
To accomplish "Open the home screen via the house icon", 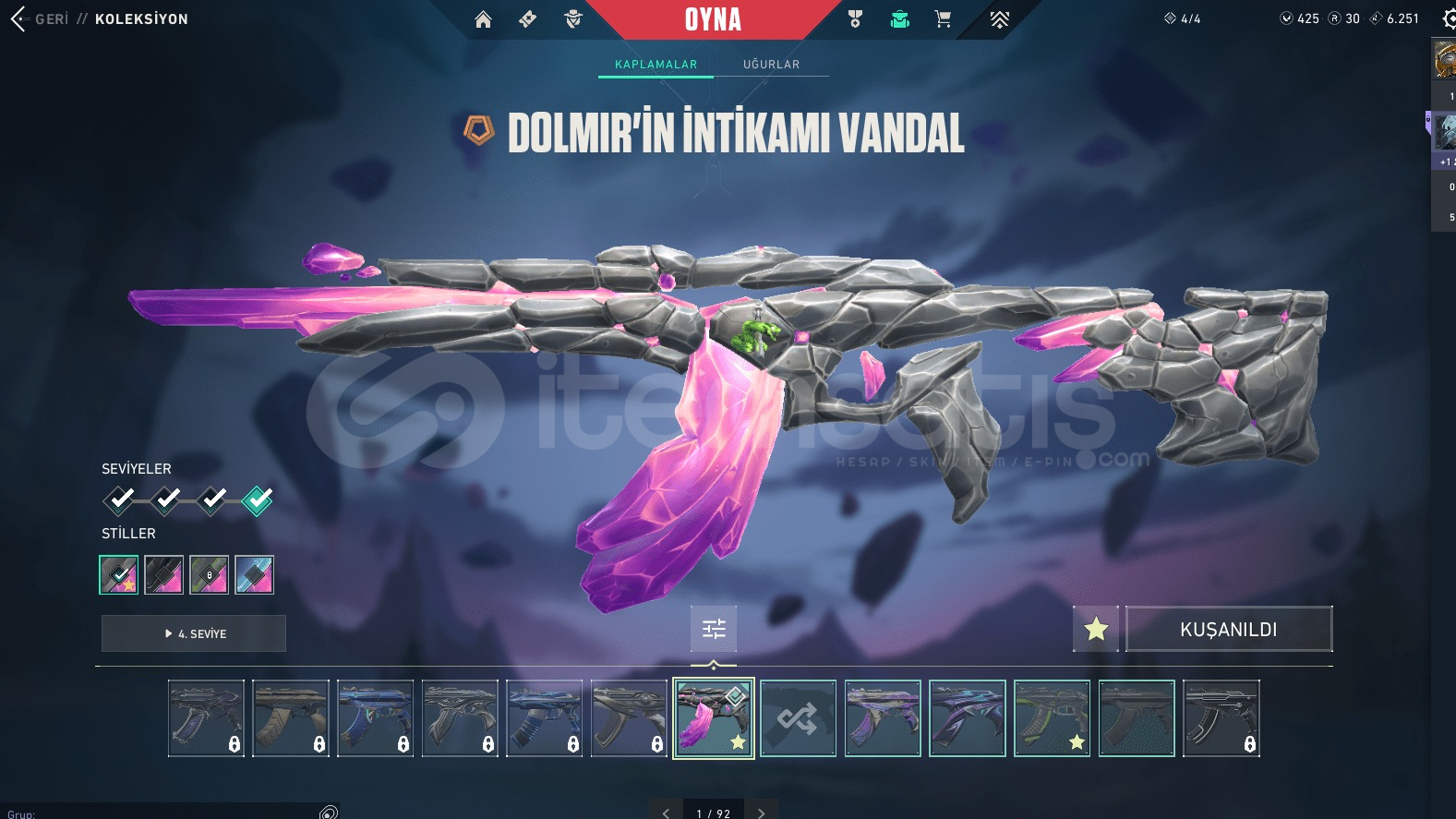I will (x=483, y=18).
